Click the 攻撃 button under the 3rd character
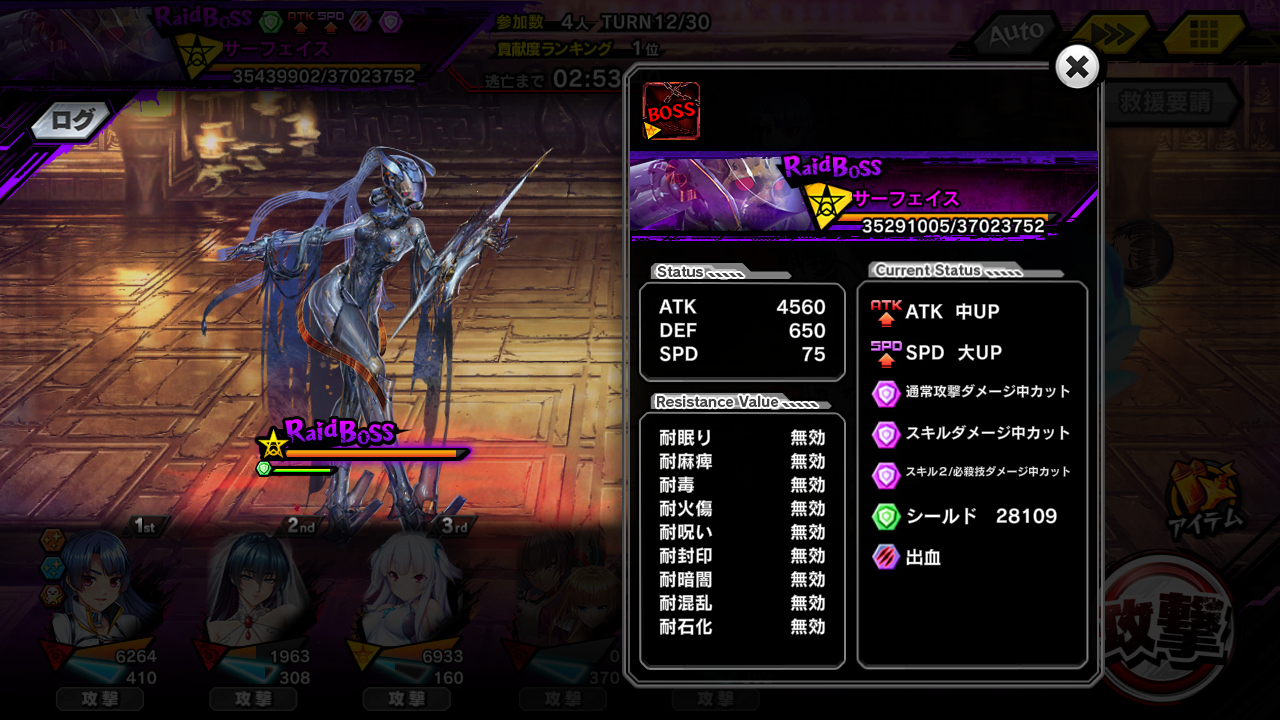This screenshot has height=720, width=1280. [x=407, y=699]
